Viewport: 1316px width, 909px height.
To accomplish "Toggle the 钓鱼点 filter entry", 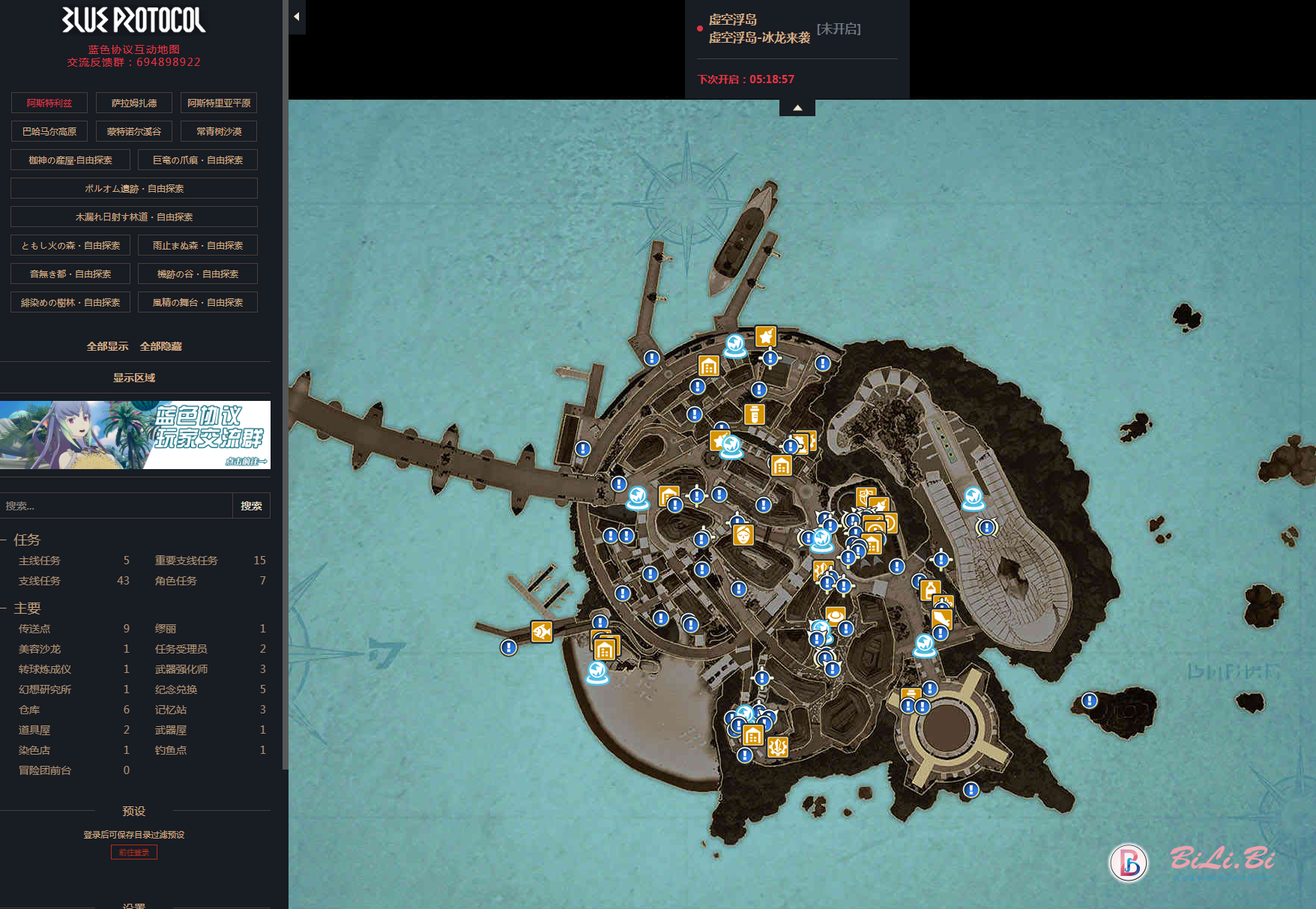I will pos(171,750).
